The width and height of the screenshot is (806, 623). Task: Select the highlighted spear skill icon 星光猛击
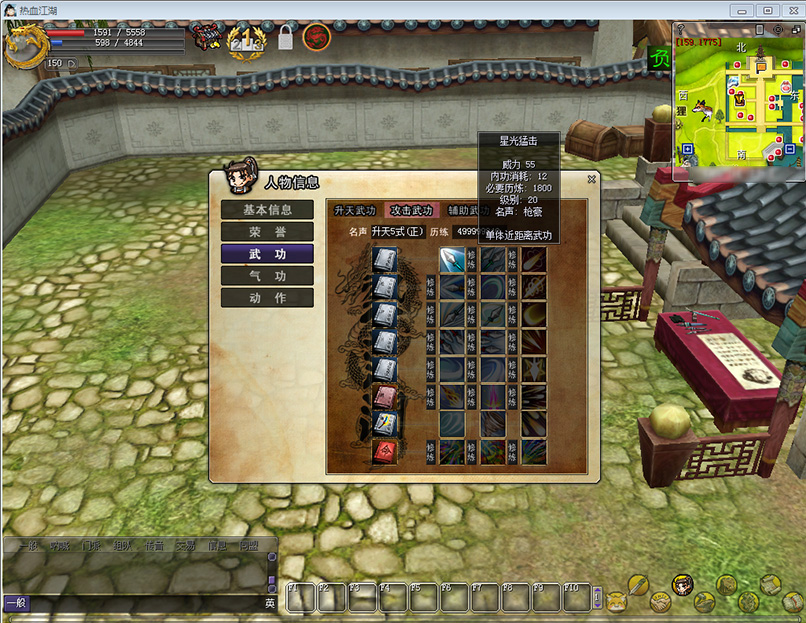pos(451,260)
